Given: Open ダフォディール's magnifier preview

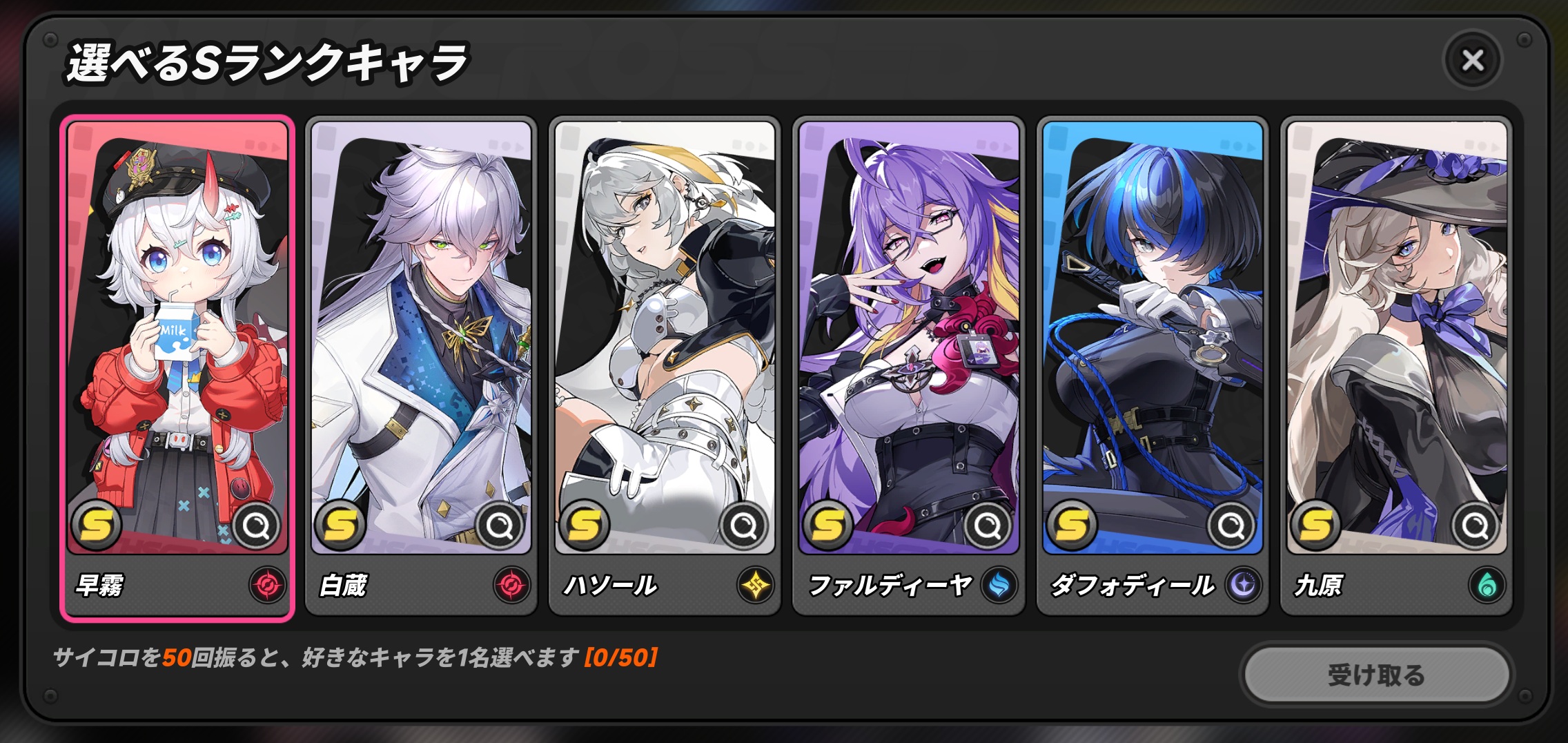Looking at the screenshot, I should pyautogui.click(x=1232, y=527).
